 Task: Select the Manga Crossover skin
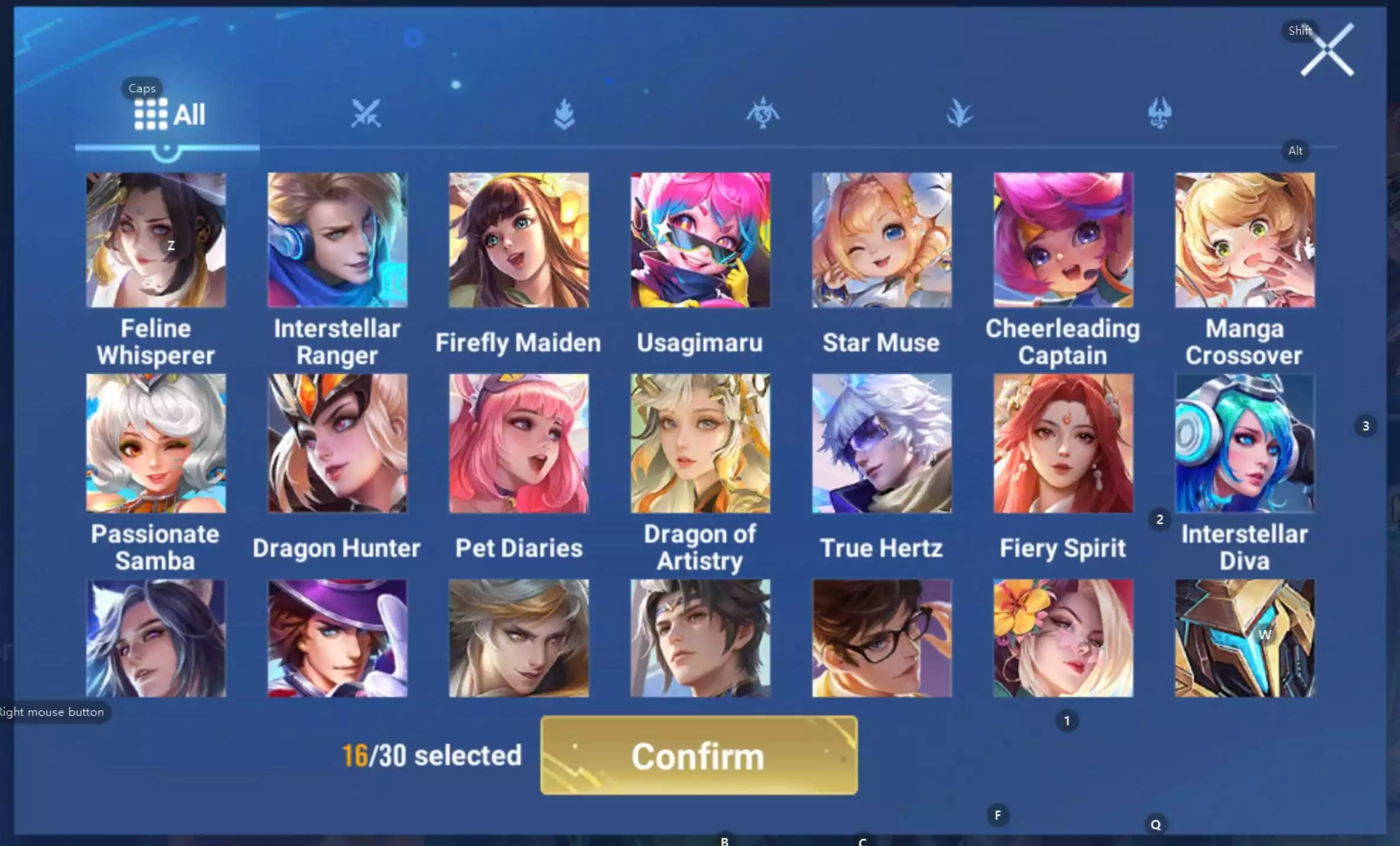(x=1244, y=241)
